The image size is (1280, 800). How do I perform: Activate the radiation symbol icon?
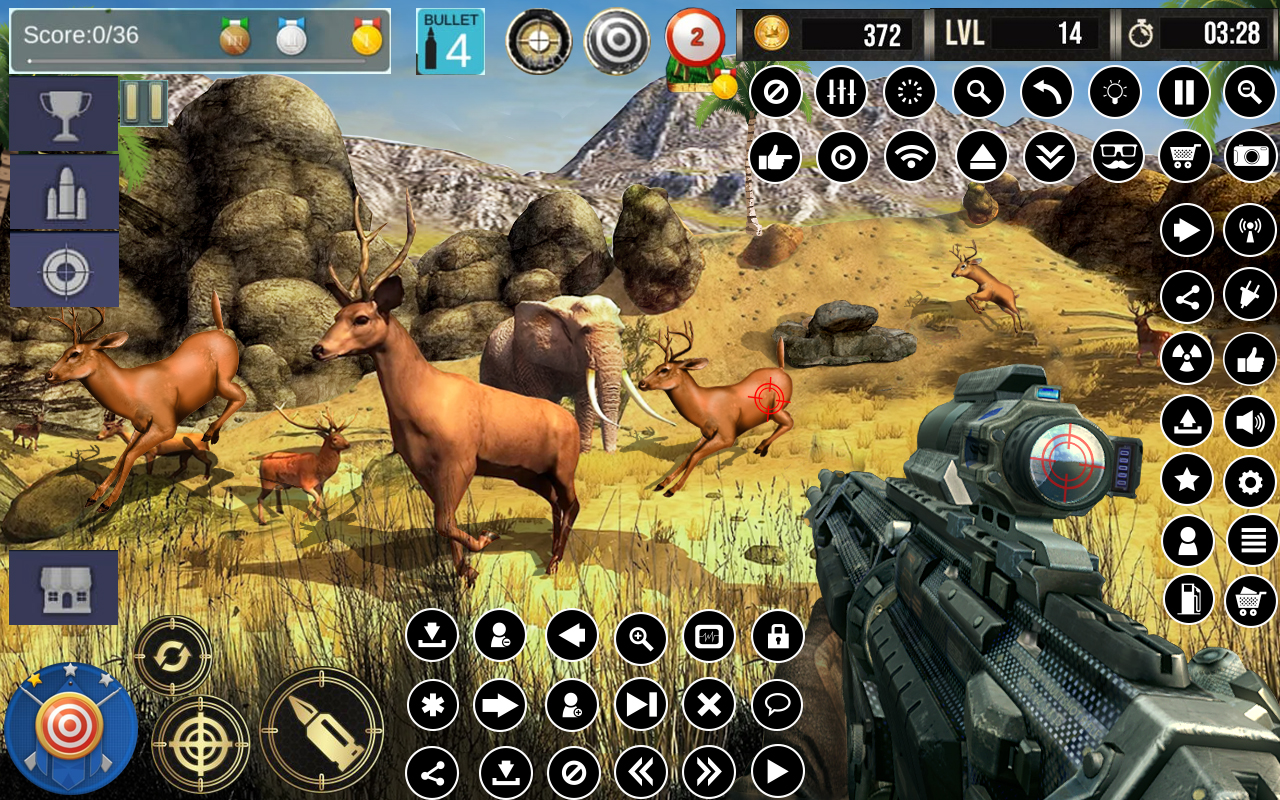pyautogui.click(x=1187, y=358)
